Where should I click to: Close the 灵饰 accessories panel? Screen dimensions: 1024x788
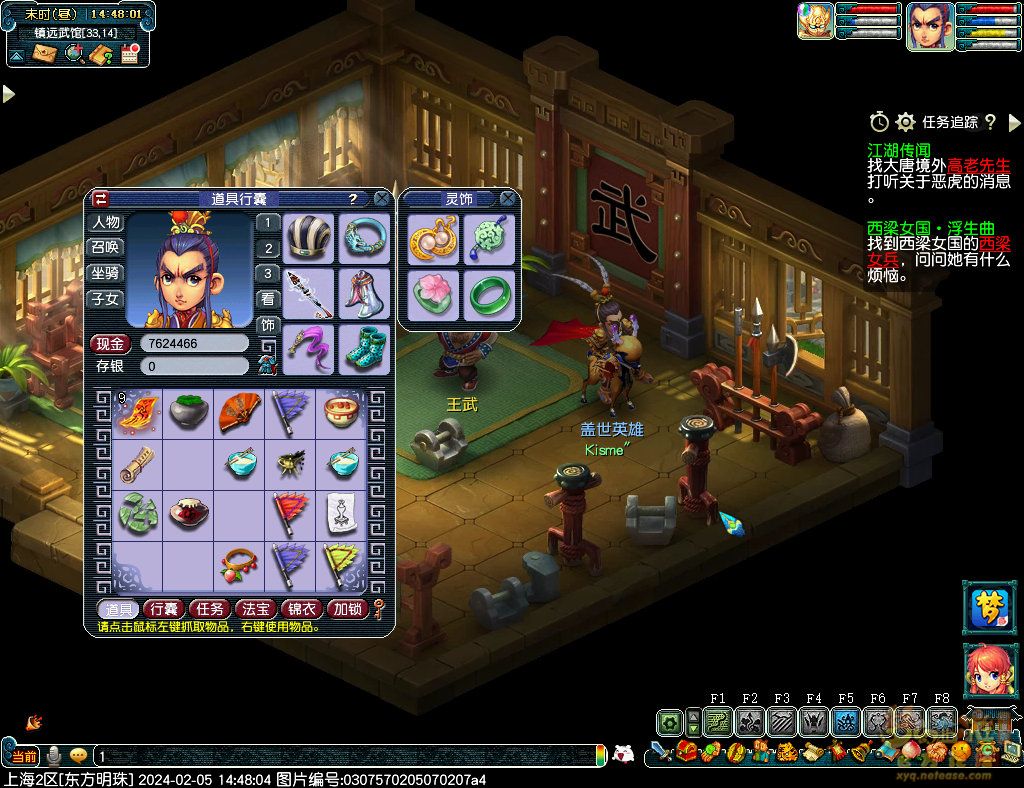508,199
